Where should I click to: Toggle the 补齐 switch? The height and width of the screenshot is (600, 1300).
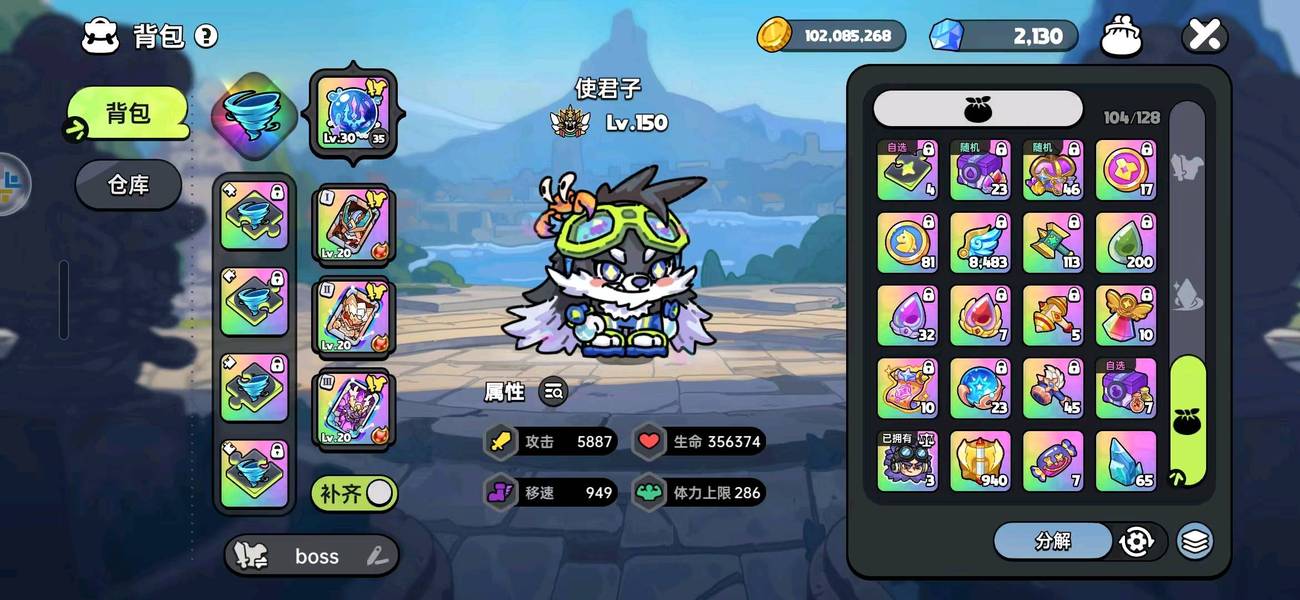(355, 493)
